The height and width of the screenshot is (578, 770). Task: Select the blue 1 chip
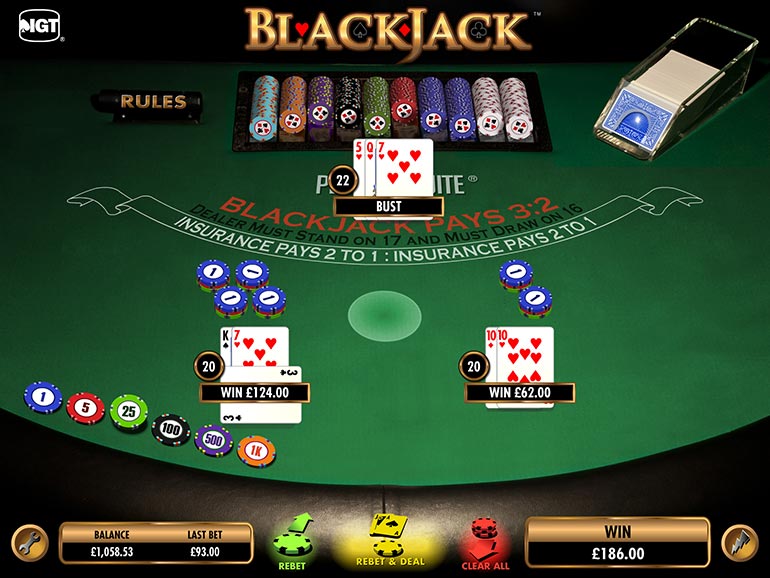pyautogui.click(x=42, y=397)
